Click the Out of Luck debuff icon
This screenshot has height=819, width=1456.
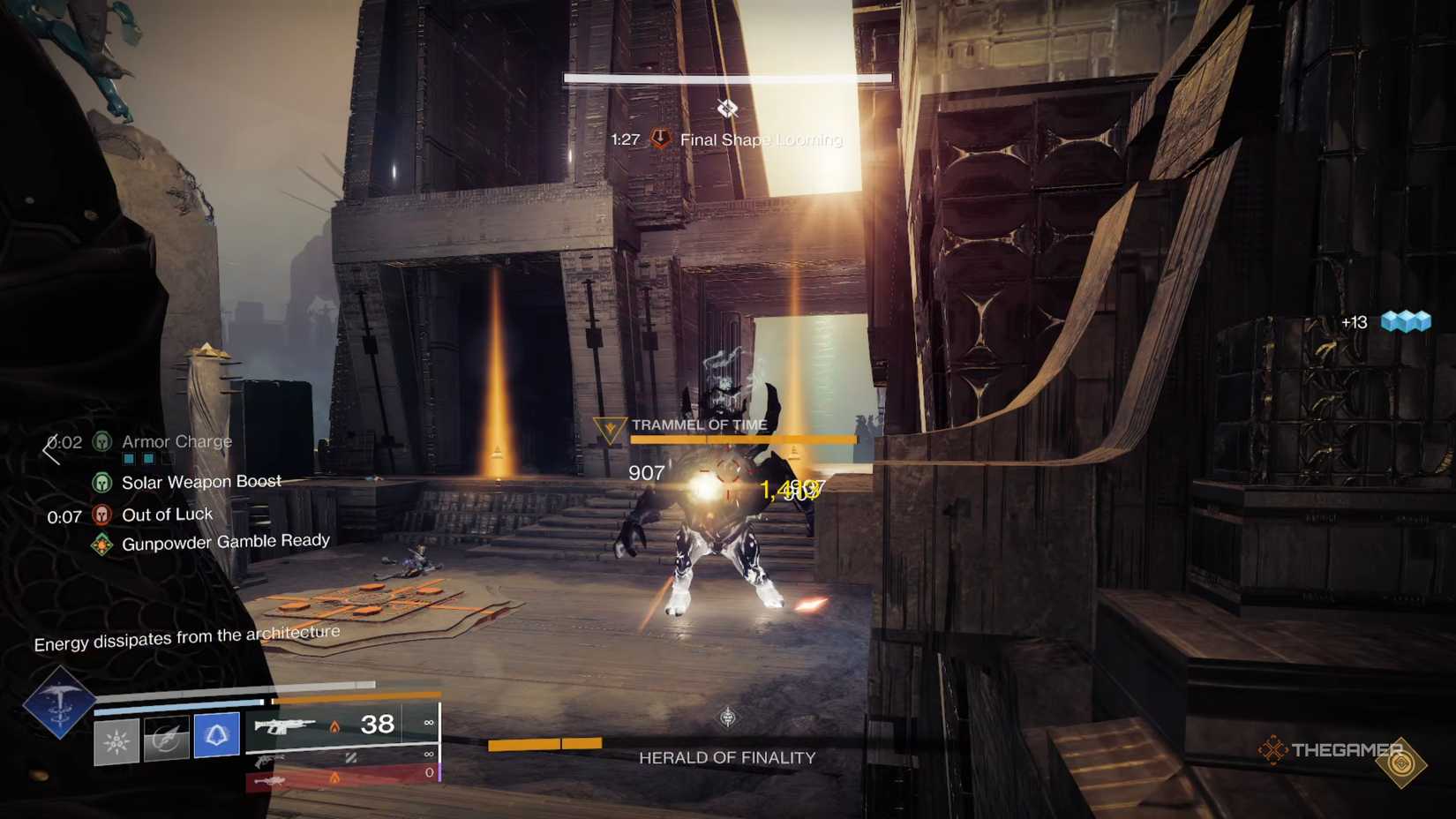click(x=102, y=515)
